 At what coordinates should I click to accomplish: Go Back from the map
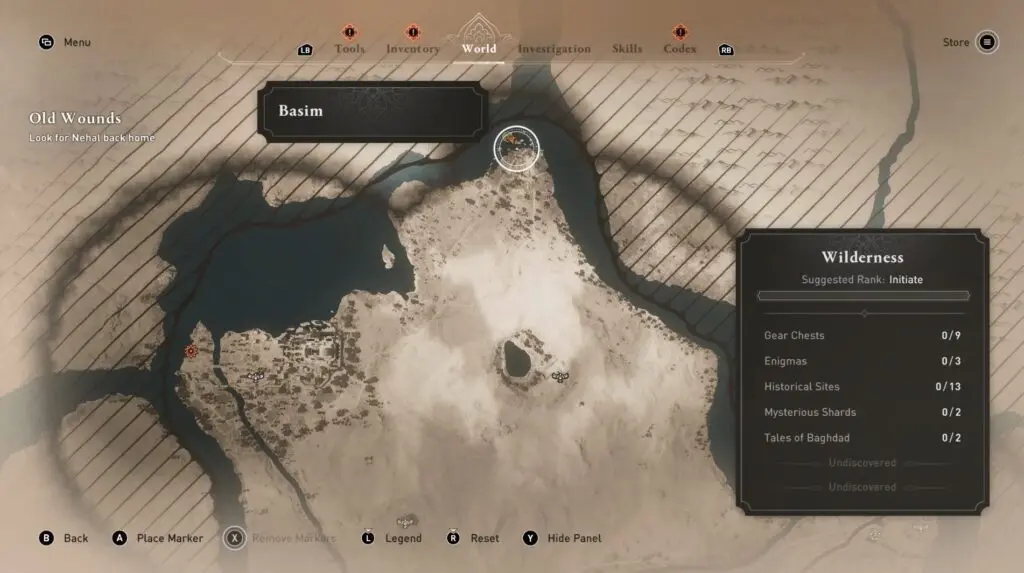pyautogui.click(x=75, y=538)
